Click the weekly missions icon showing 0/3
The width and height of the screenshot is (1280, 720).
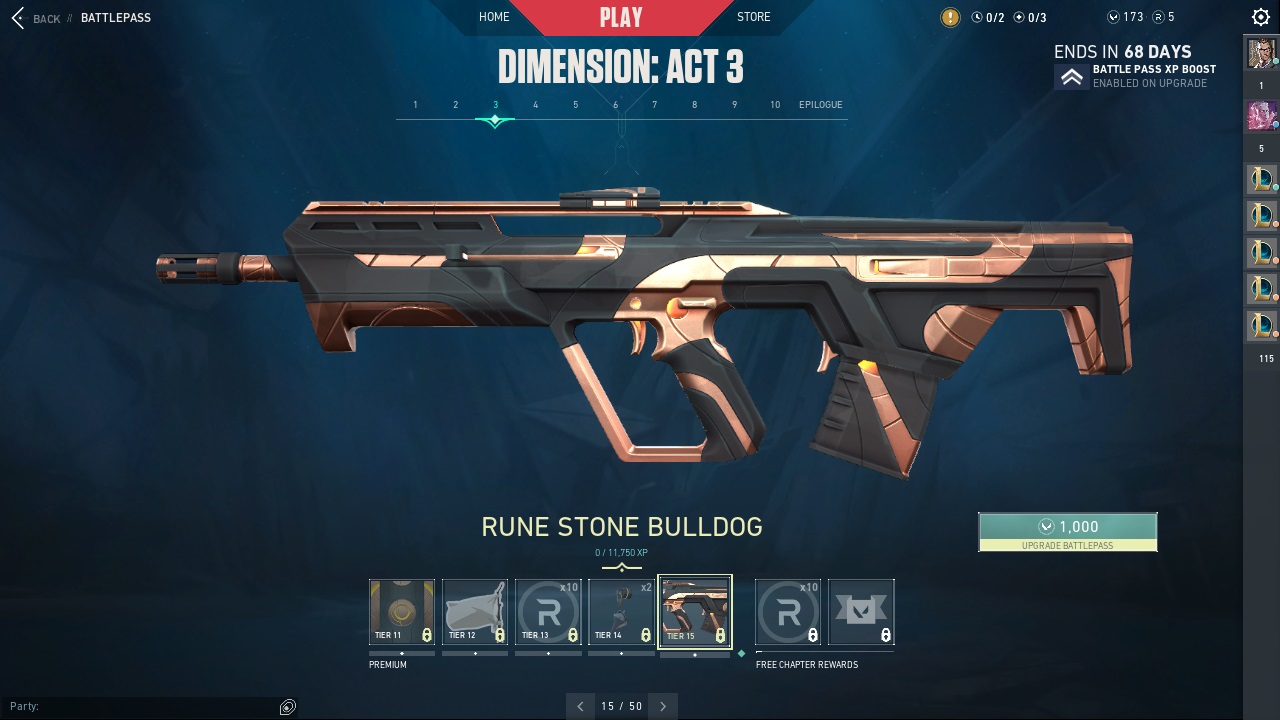pos(1017,16)
